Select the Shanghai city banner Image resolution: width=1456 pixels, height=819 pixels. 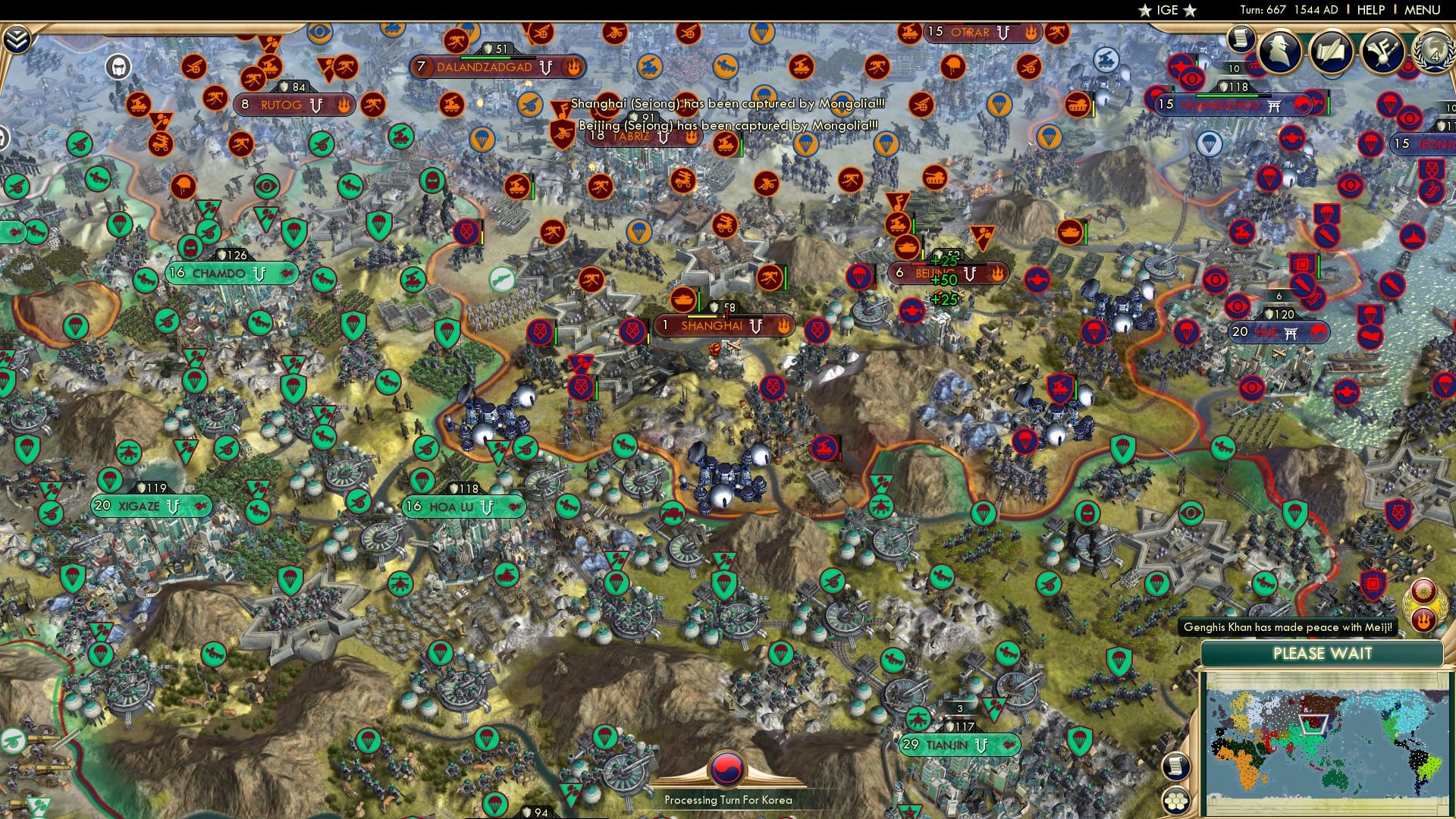[x=723, y=326]
